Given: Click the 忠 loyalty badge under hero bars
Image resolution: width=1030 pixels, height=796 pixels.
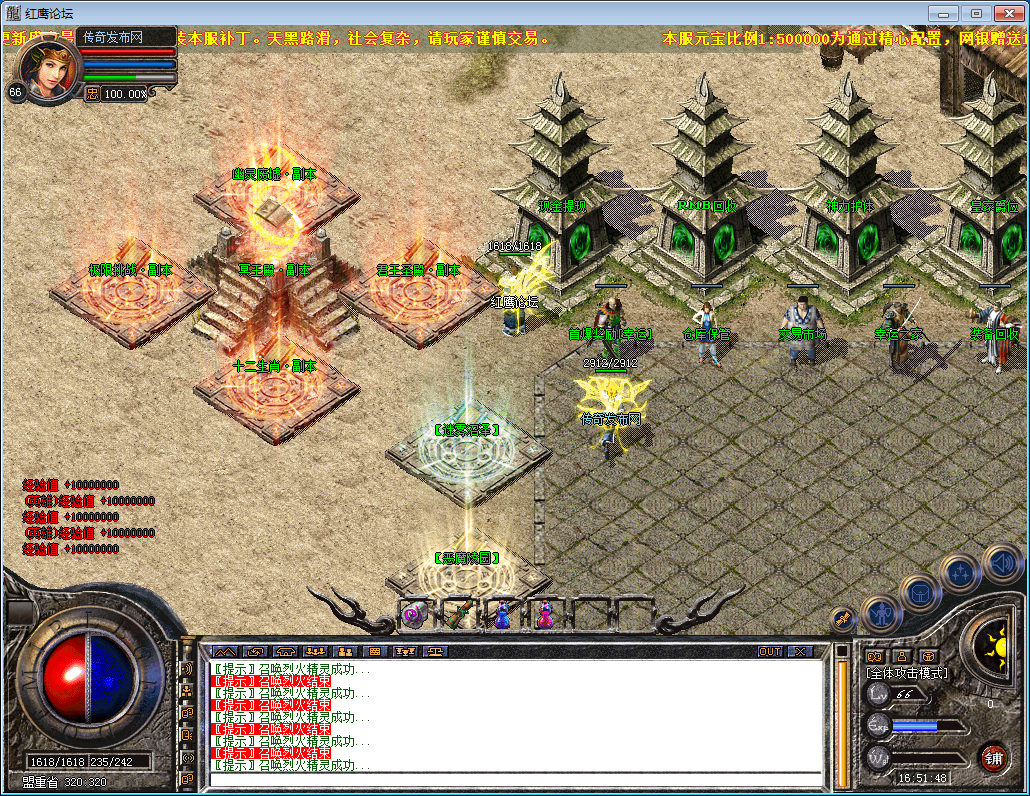Looking at the screenshot, I should tap(91, 93).
